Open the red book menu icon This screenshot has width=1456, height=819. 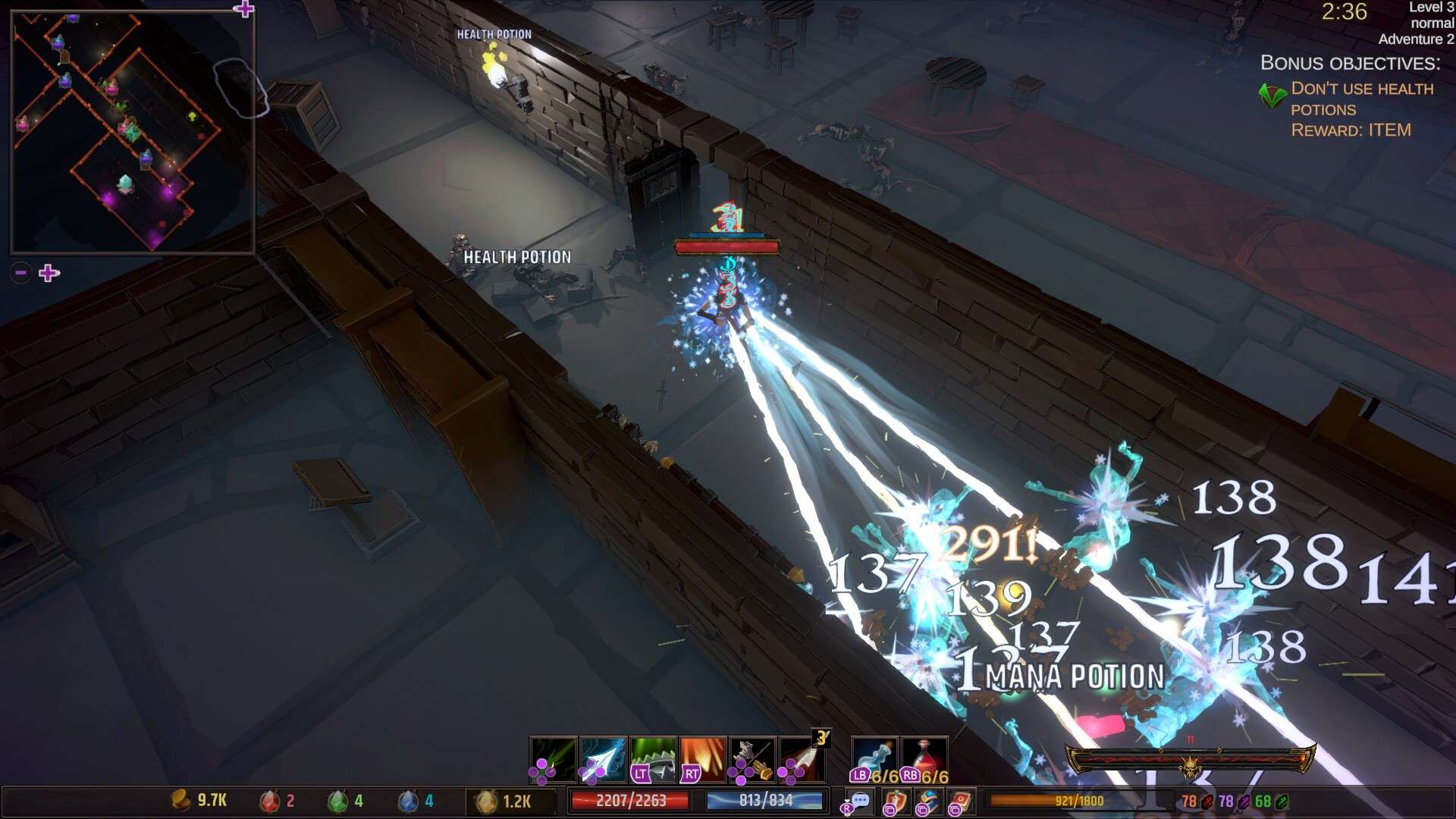pyautogui.click(x=961, y=801)
